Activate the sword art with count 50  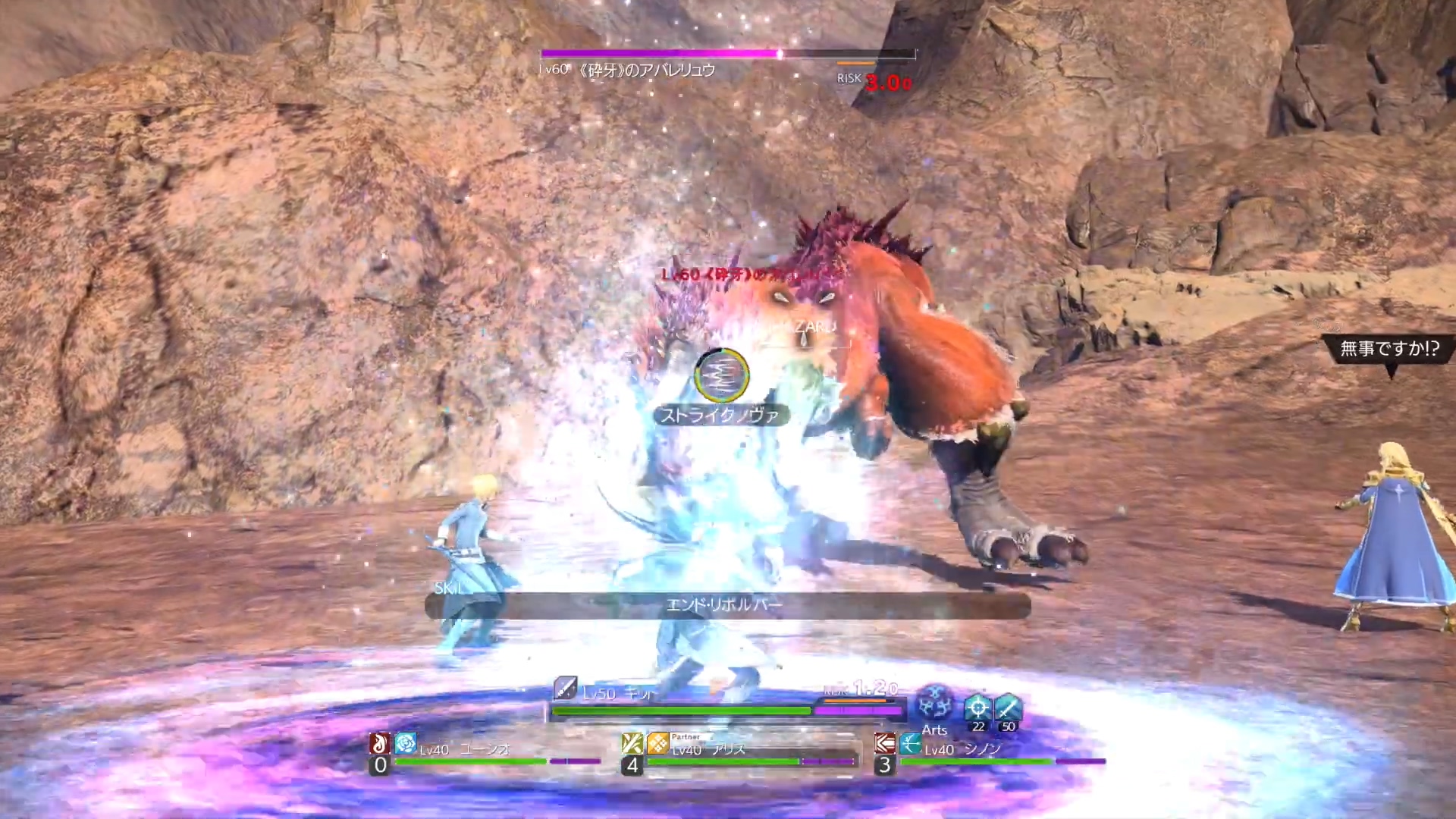[1008, 709]
